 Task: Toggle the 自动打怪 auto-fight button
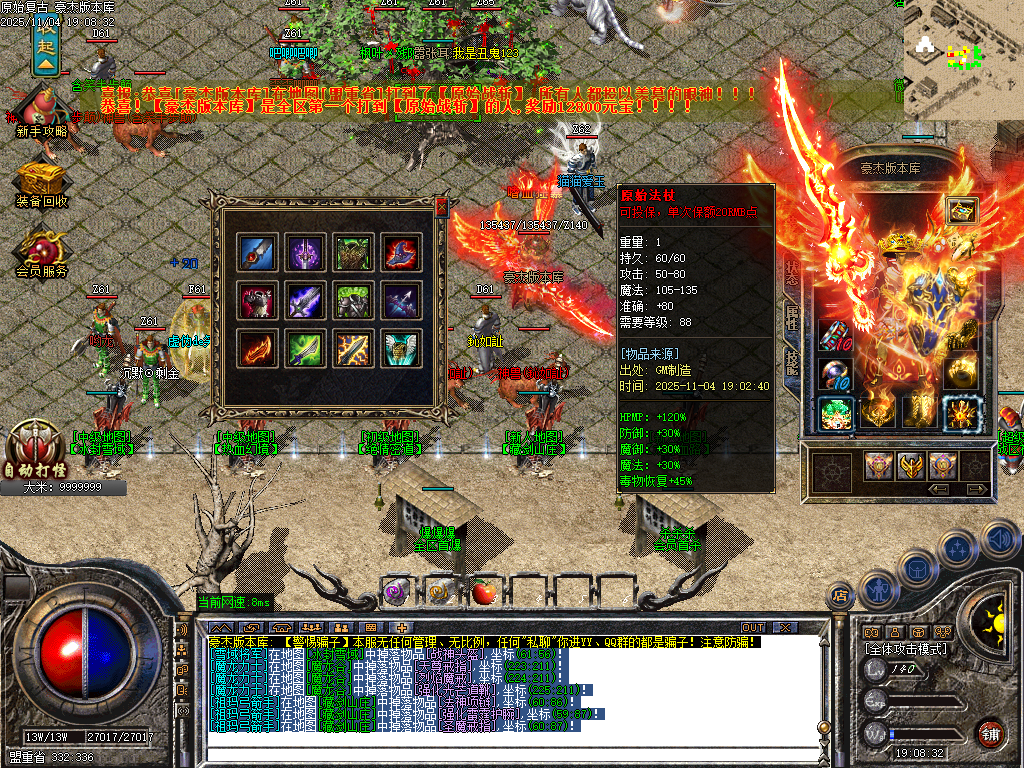pyautogui.click(x=34, y=448)
